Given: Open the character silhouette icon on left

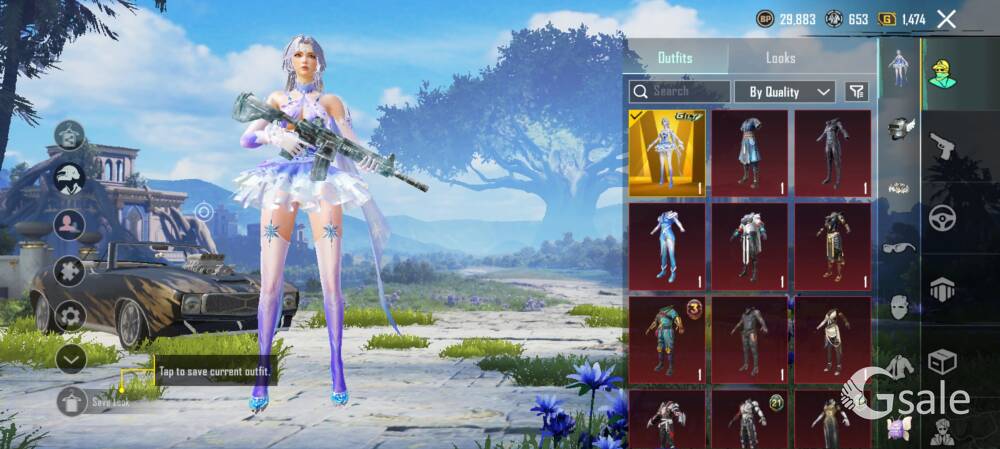Looking at the screenshot, I should click(x=70, y=224).
